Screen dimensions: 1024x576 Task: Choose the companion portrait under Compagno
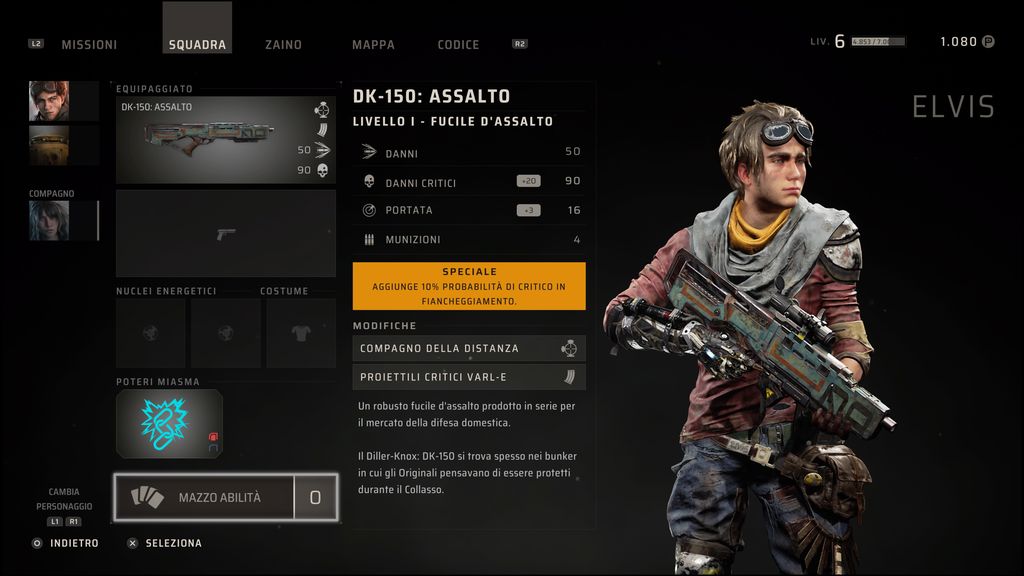tap(49, 221)
